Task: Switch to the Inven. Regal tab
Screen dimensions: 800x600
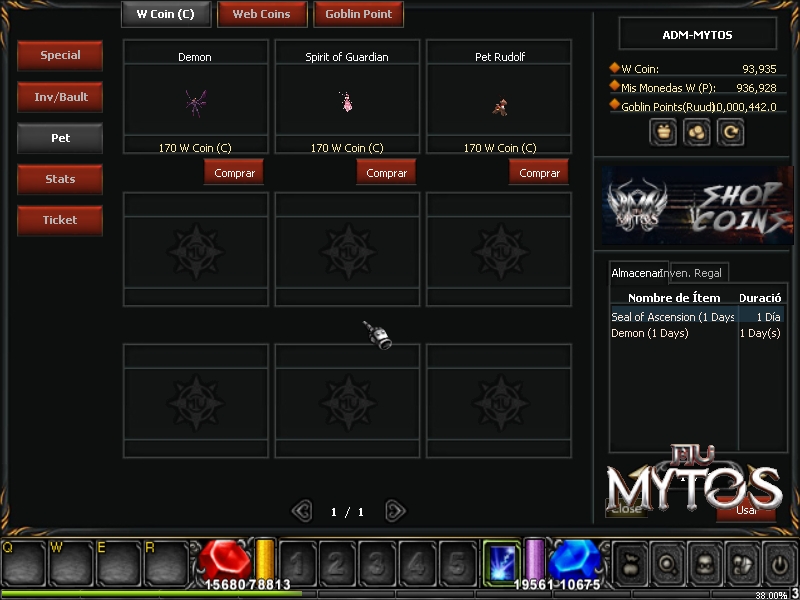Action: (x=694, y=272)
